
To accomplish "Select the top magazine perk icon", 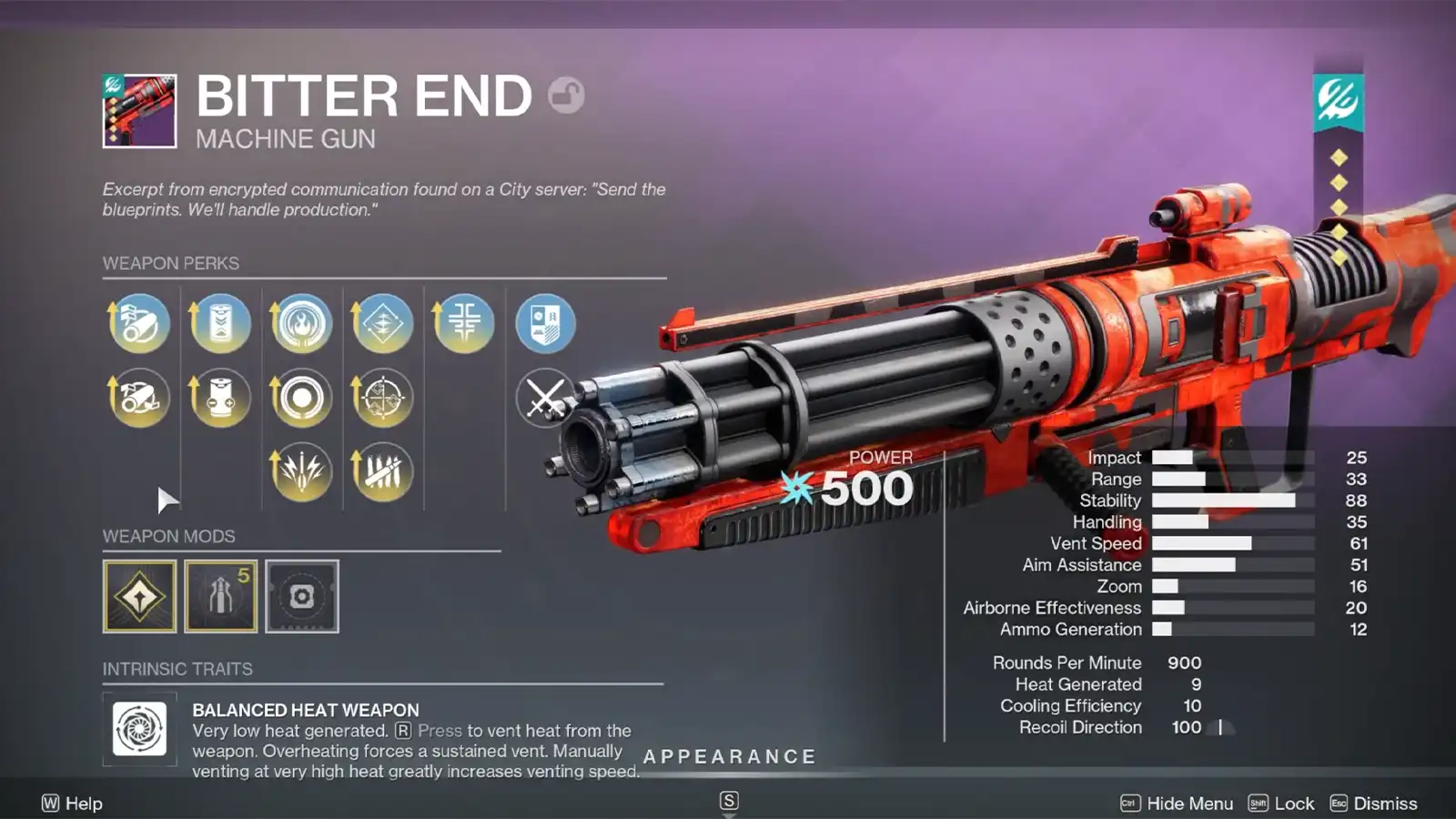I will tap(219, 323).
